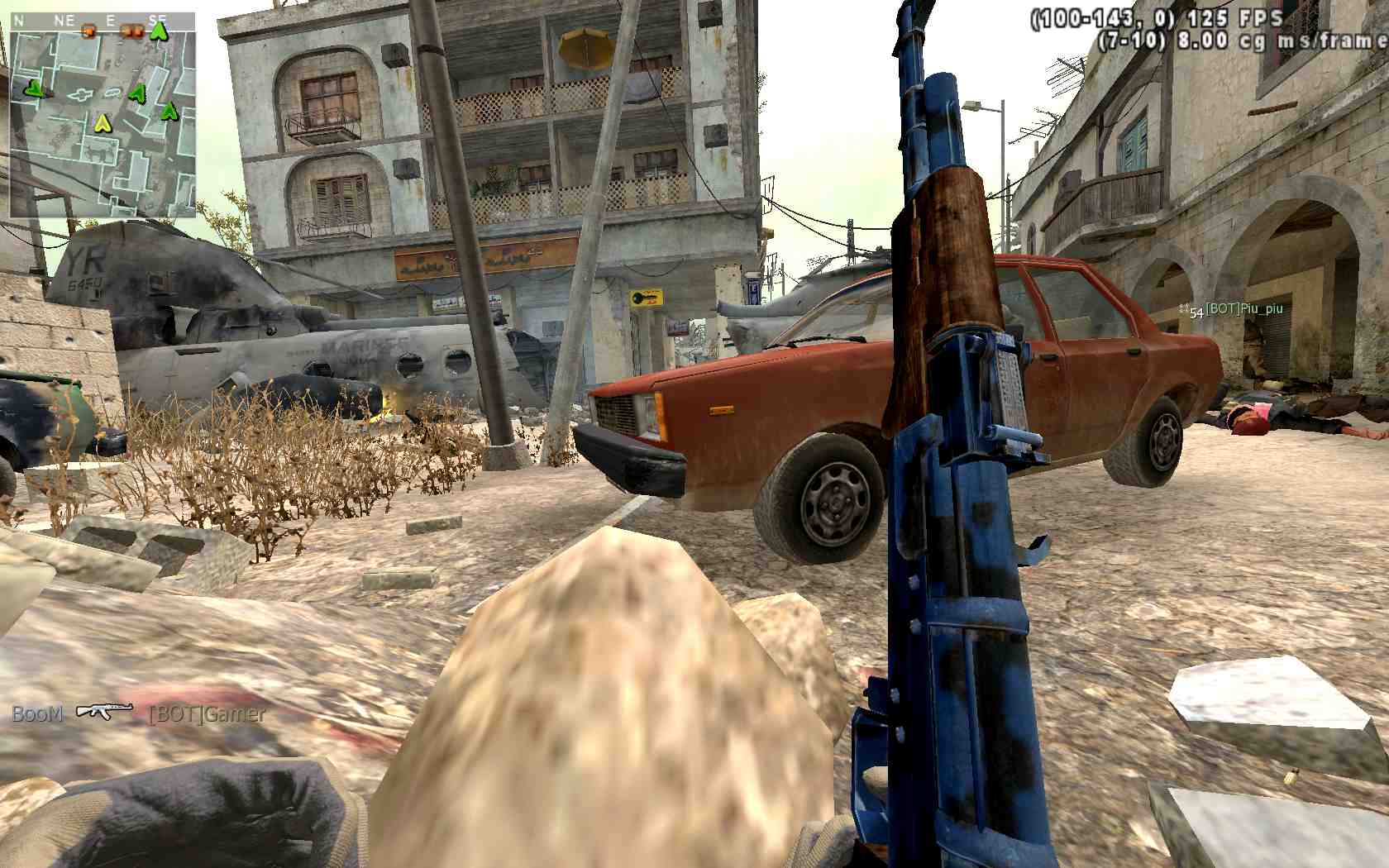Click [BOT]Gamer's name in the kill feed
Image resolution: width=1389 pixels, height=868 pixels.
point(207,713)
